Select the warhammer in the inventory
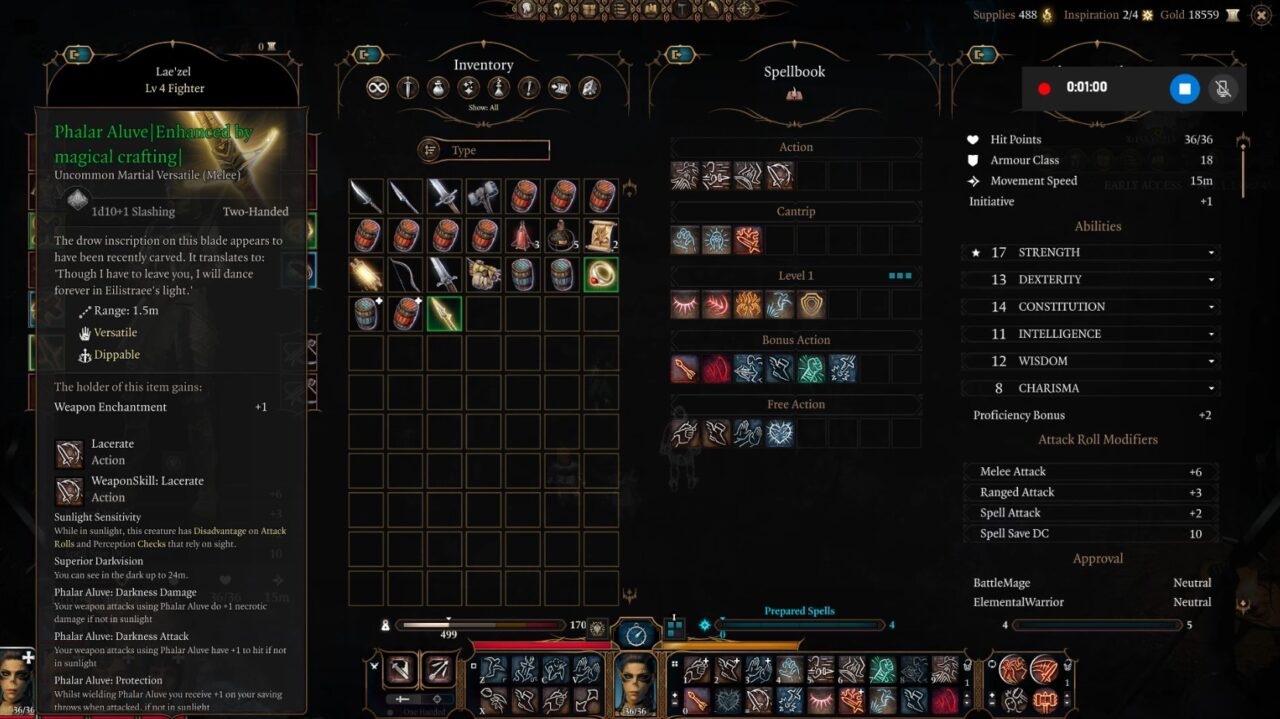 click(x=483, y=196)
